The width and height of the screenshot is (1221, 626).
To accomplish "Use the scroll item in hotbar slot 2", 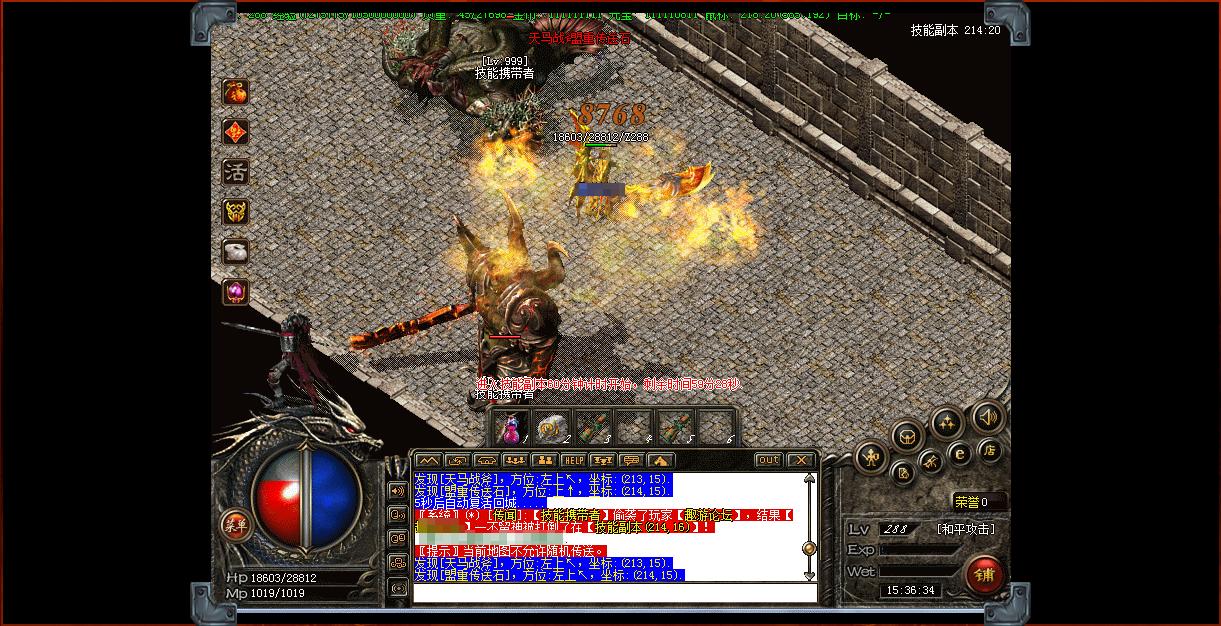I will pyautogui.click(x=551, y=427).
